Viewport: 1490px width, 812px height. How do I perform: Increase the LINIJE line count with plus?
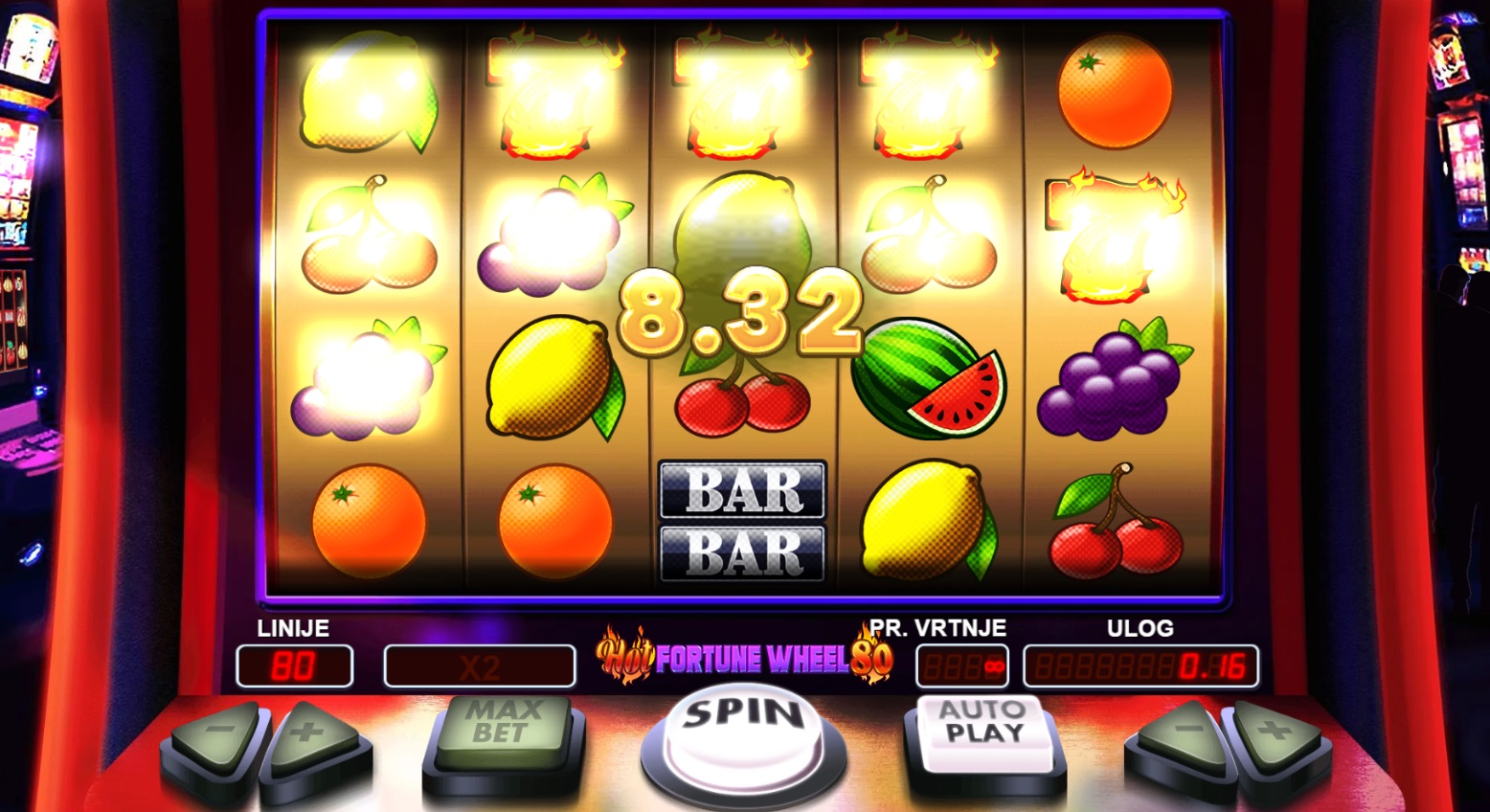click(x=309, y=737)
